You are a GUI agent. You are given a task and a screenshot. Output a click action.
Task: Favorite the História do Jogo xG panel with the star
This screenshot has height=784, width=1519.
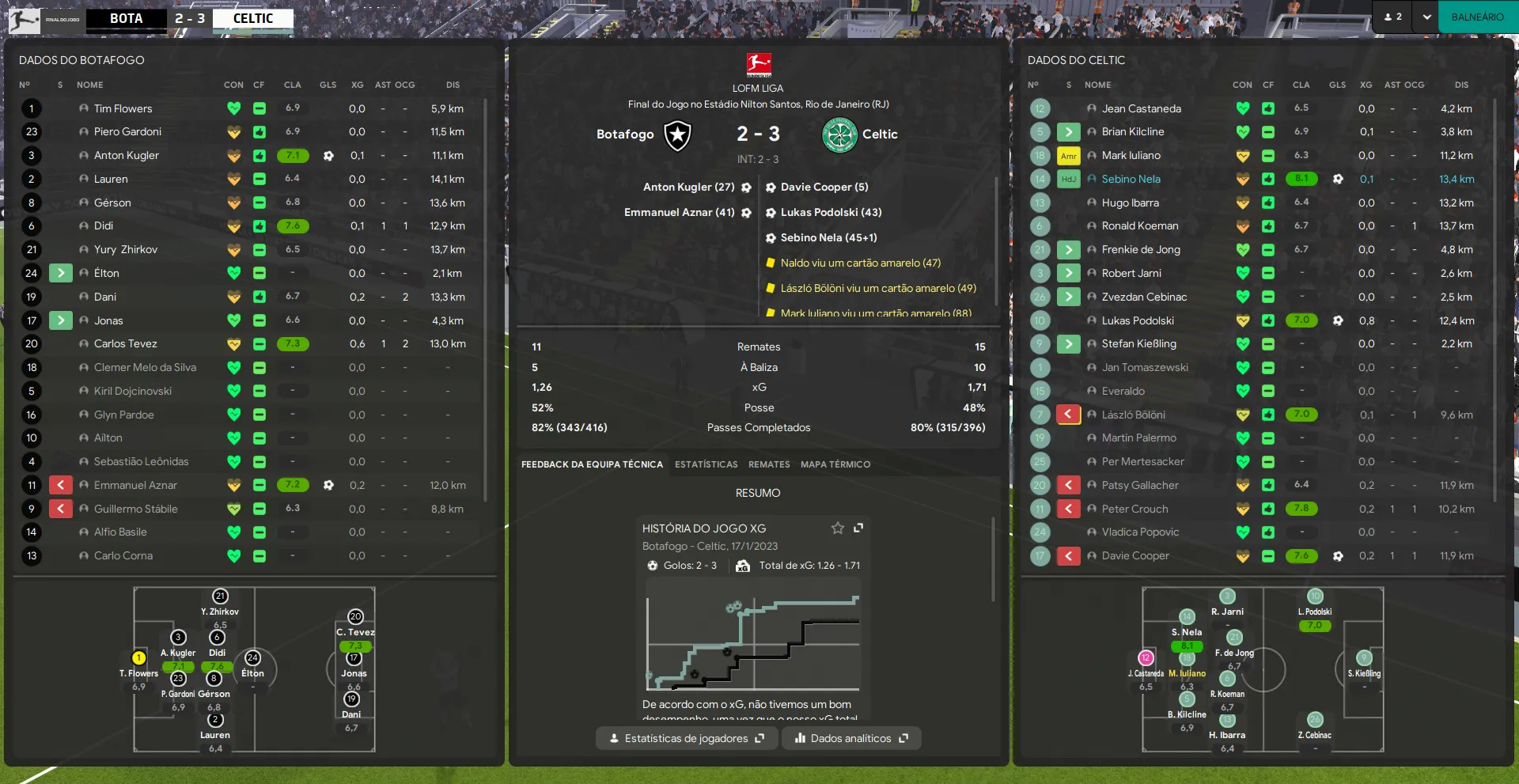tap(837, 528)
